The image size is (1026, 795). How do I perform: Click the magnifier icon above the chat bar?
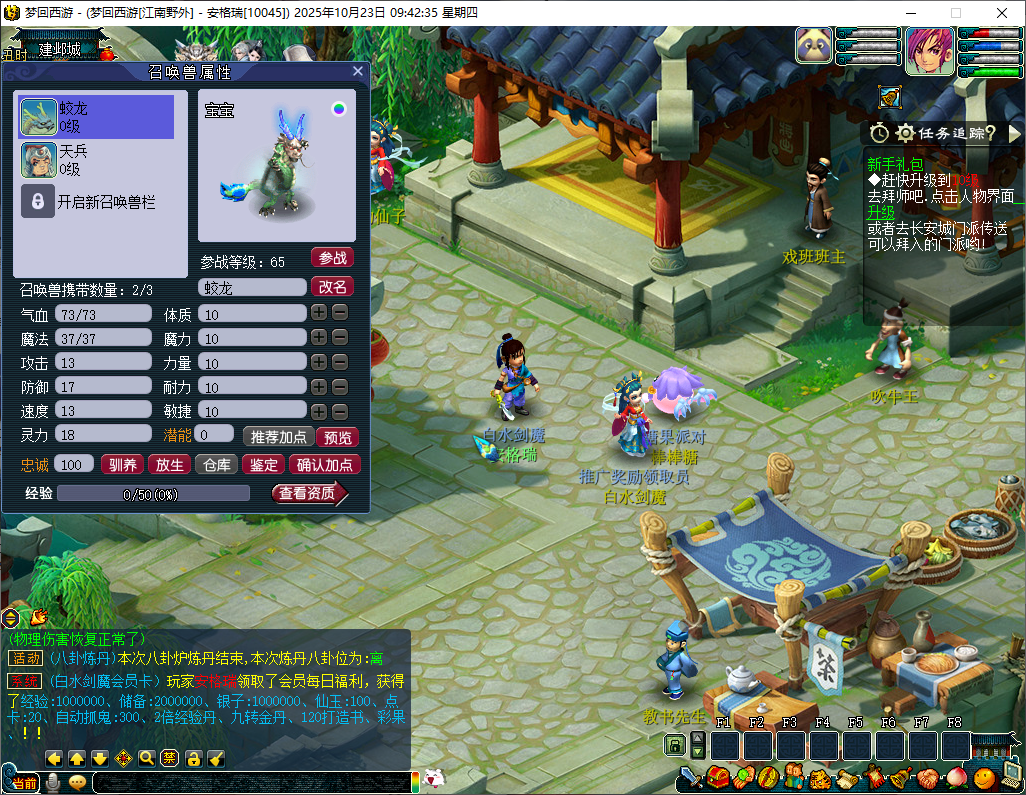coord(147,758)
